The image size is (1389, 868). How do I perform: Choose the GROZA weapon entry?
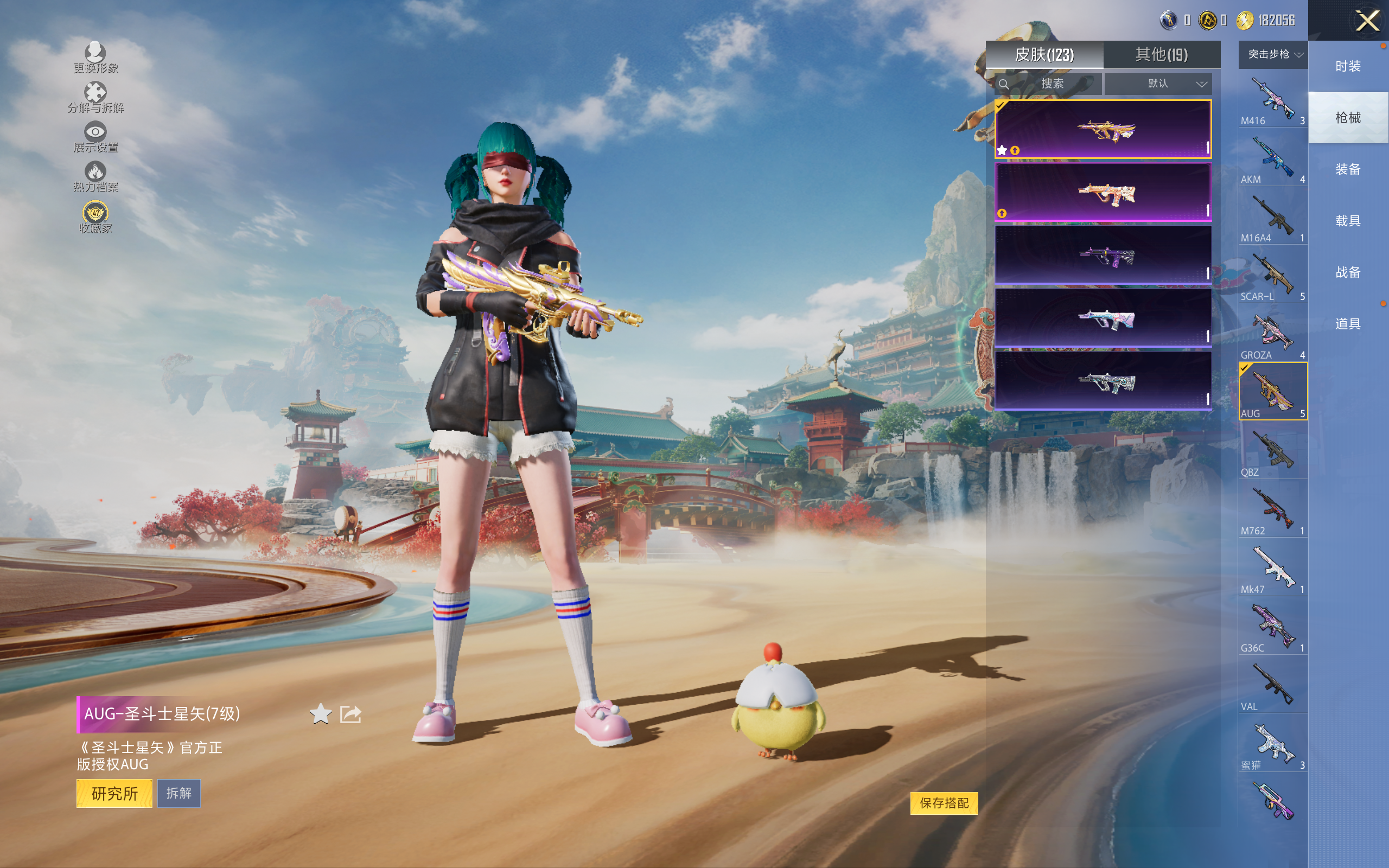[1272, 335]
